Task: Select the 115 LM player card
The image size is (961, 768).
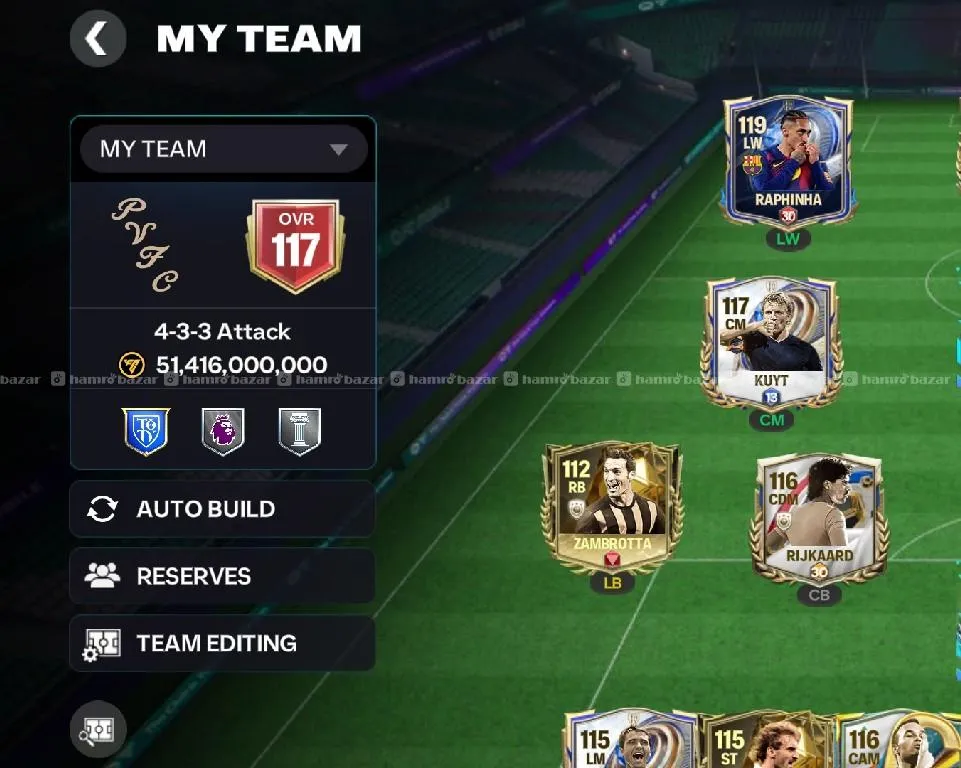Action: click(630, 741)
